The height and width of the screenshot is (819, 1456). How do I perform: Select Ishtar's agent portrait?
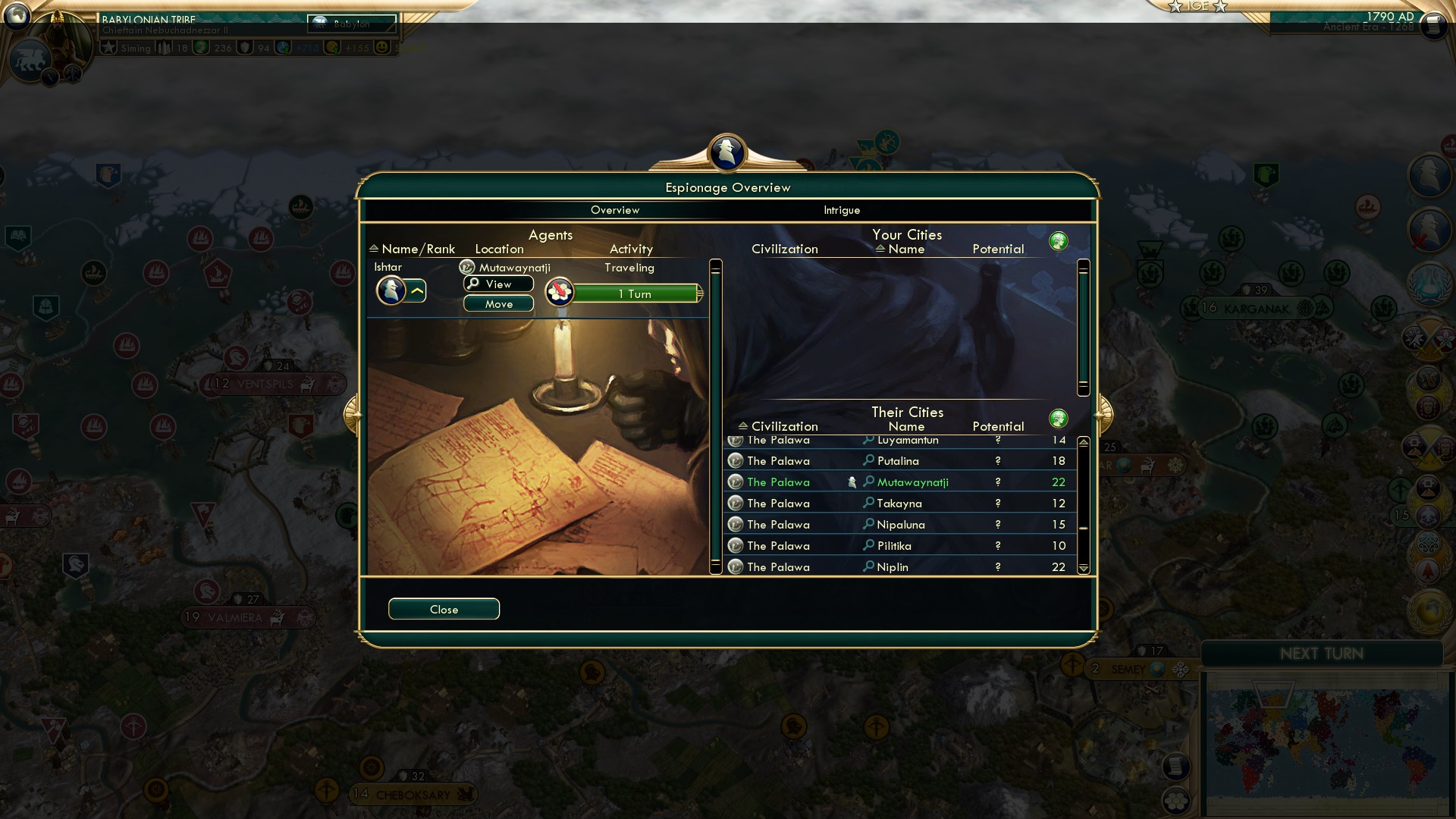391,290
